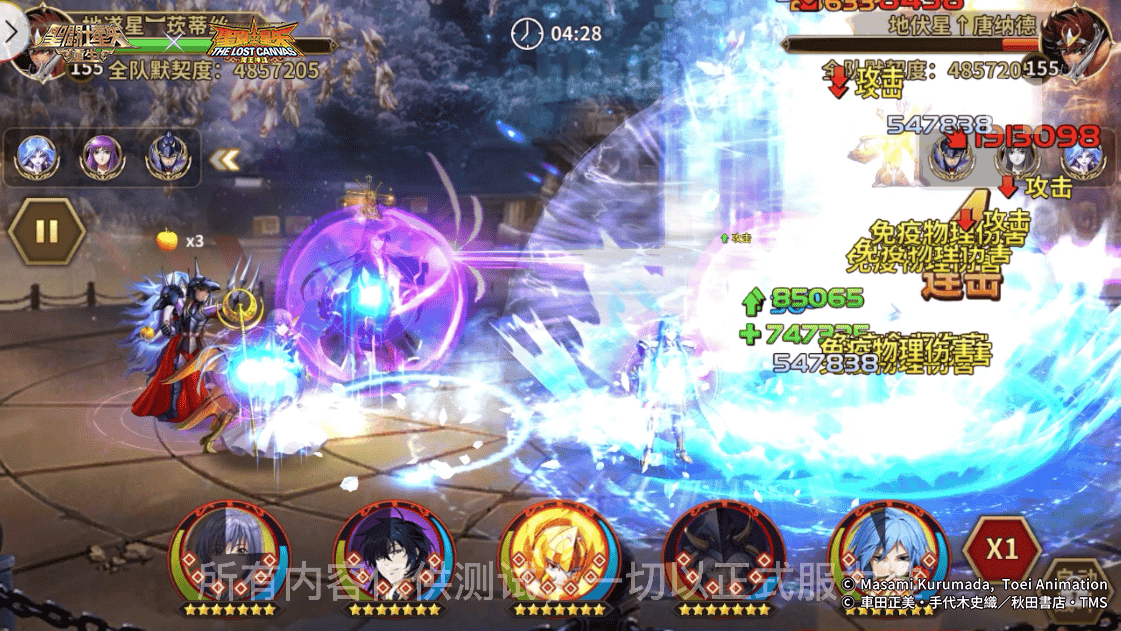Activate the masked grey-haired hero's skill portrait
The height and width of the screenshot is (631, 1121).
point(227,553)
